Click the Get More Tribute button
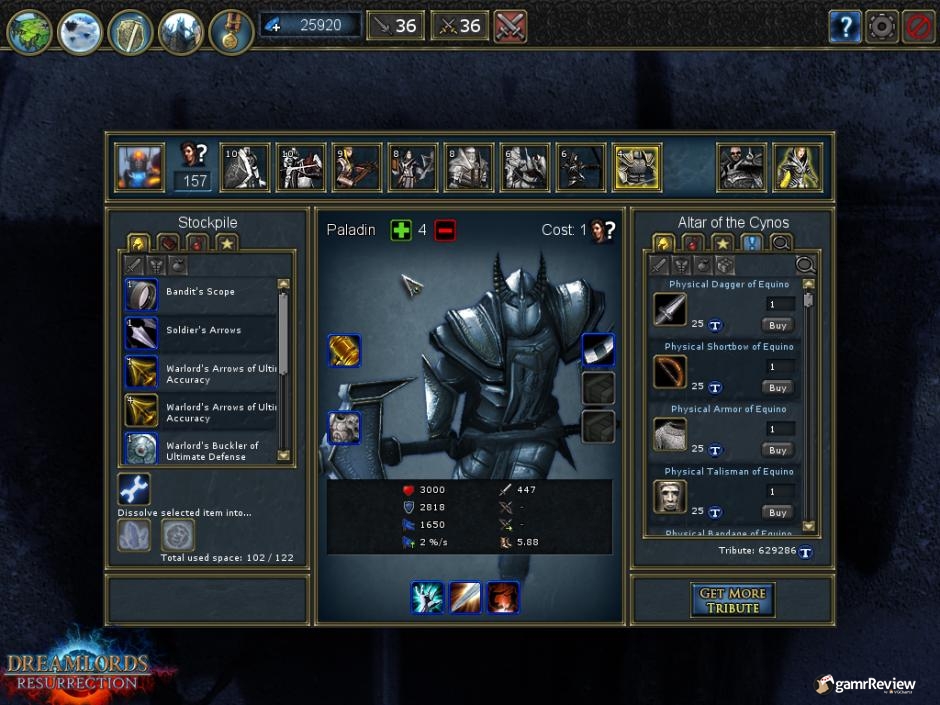The width and height of the screenshot is (940, 705). 732,600
